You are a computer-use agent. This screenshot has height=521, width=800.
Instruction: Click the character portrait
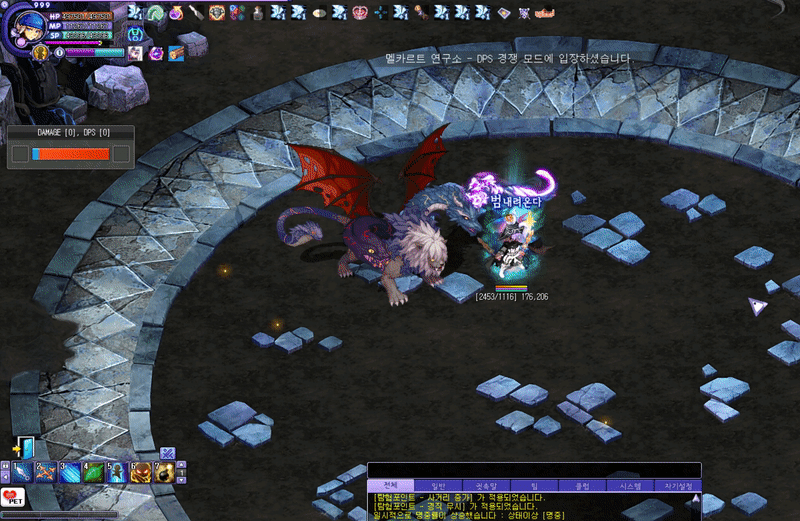coord(22,27)
